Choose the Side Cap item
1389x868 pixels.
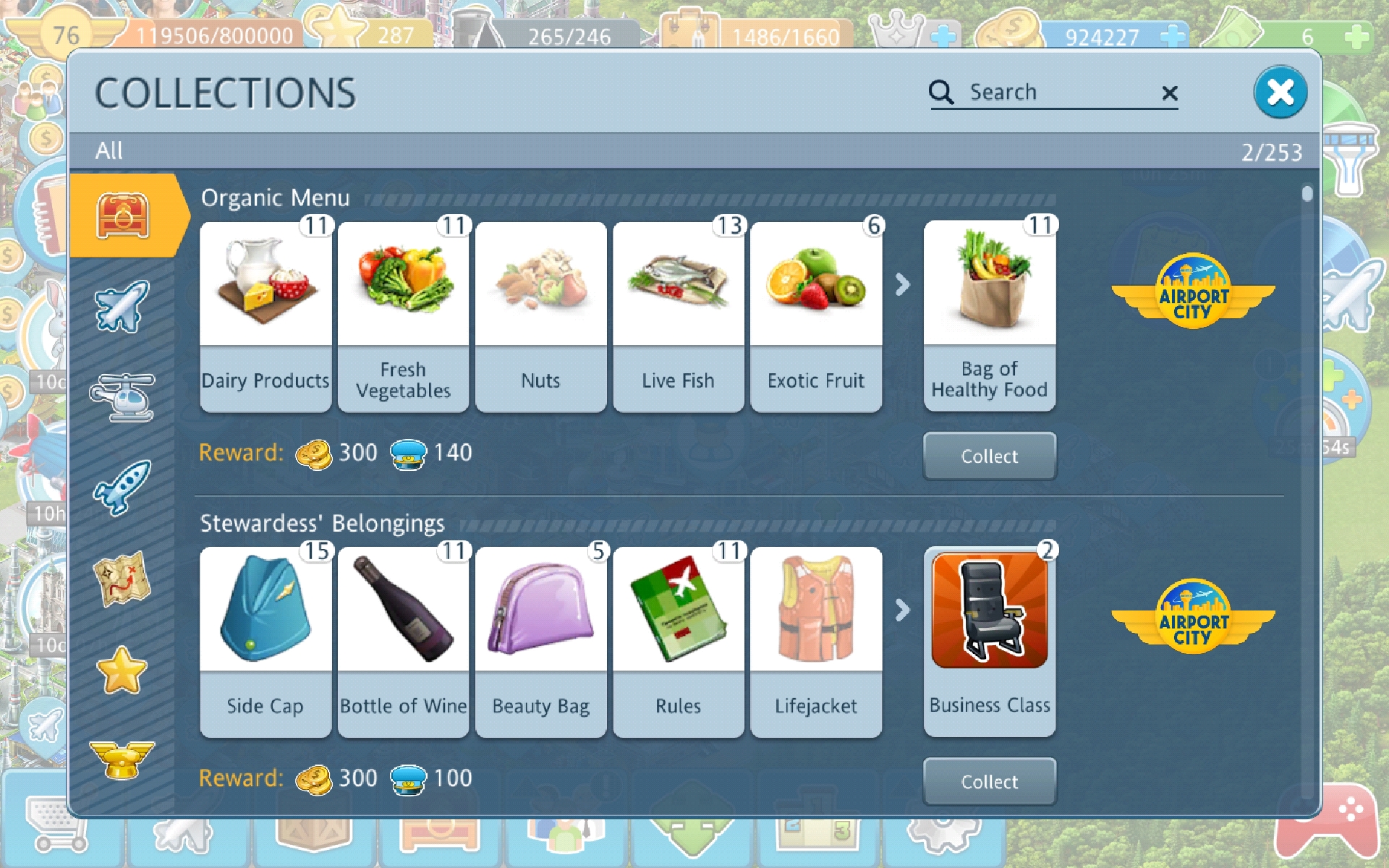pyautogui.click(x=266, y=642)
